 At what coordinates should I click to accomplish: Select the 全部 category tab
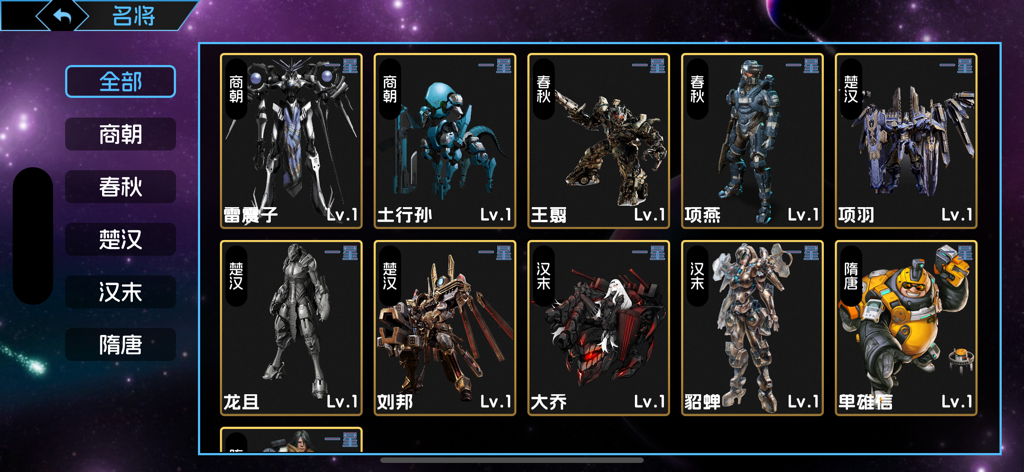point(120,82)
